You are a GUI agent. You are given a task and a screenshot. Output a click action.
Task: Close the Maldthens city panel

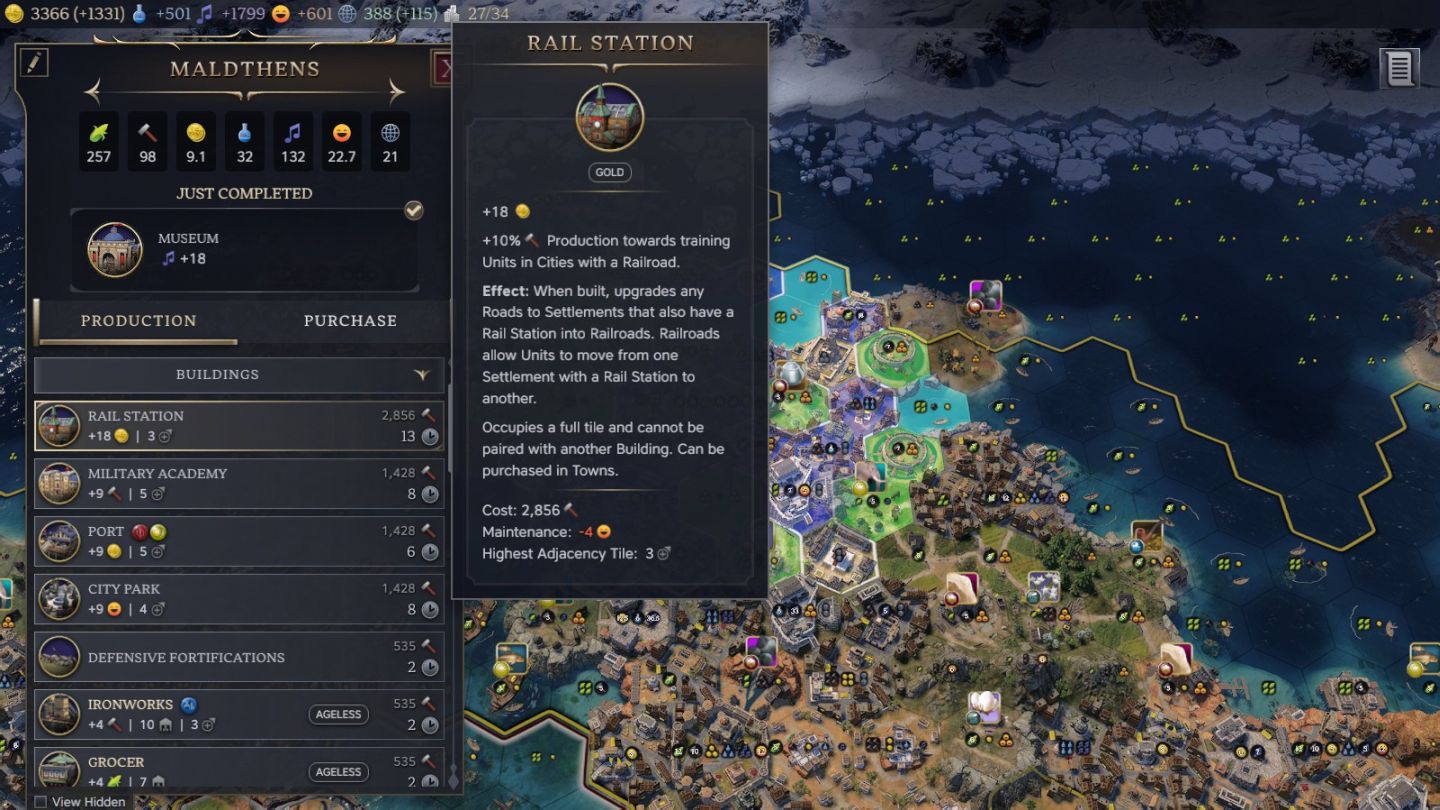[444, 69]
